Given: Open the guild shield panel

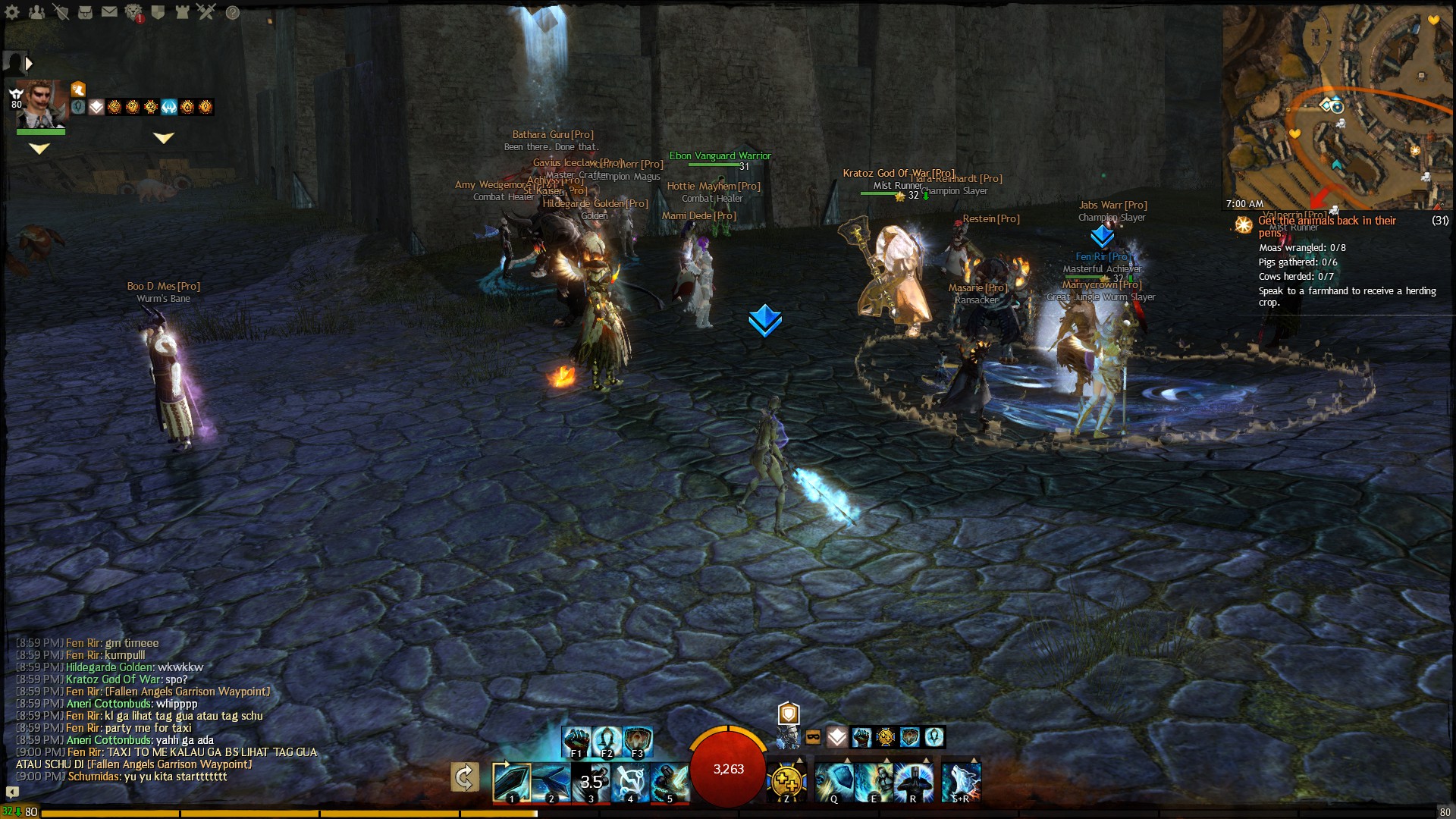Looking at the screenshot, I should [x=158, y=12].
